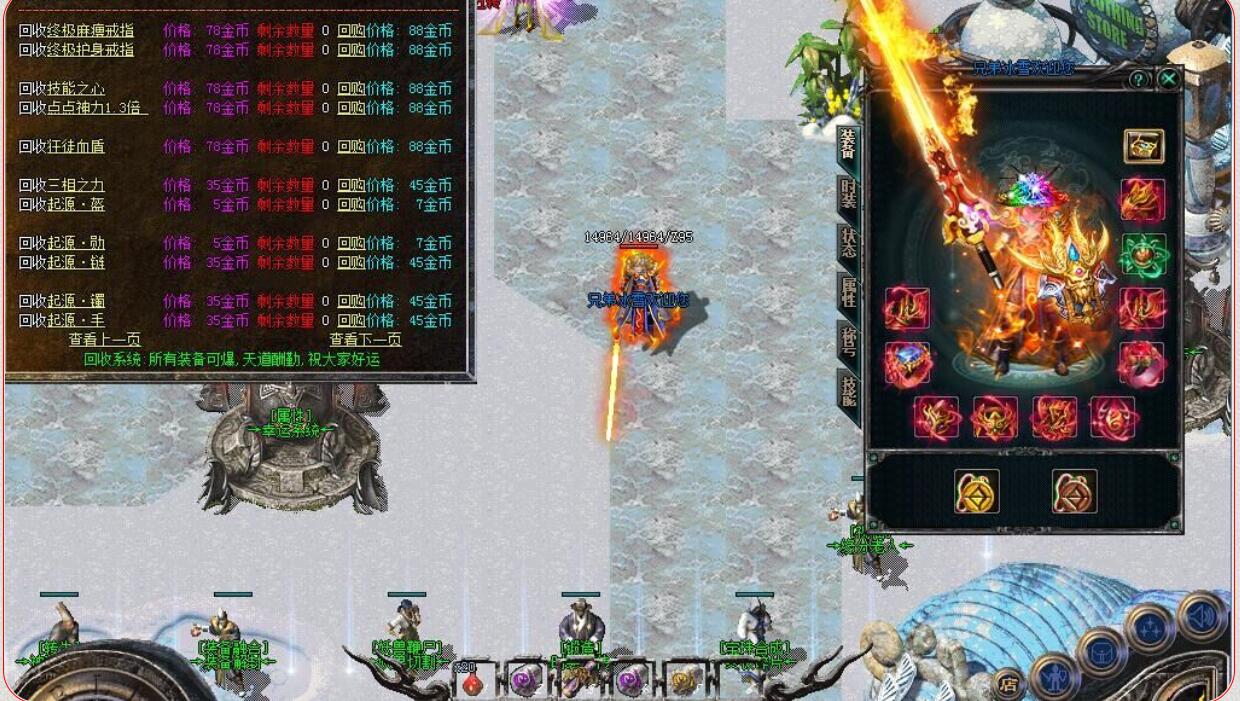Select the green orb equipment slot
Screen dimensions: 1240x701
pos(1143,254)
